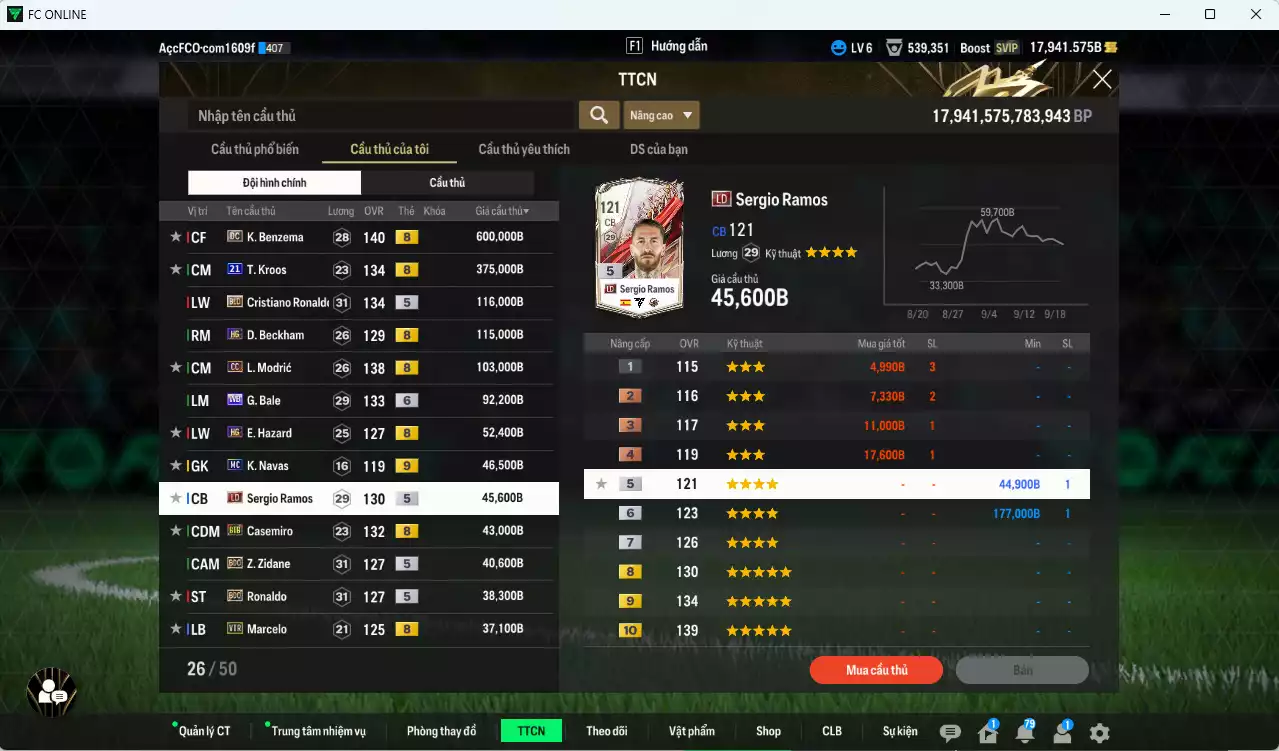1279x751 pixels.
Task: Click the player name search field
Action: click(x=380, y=116)
